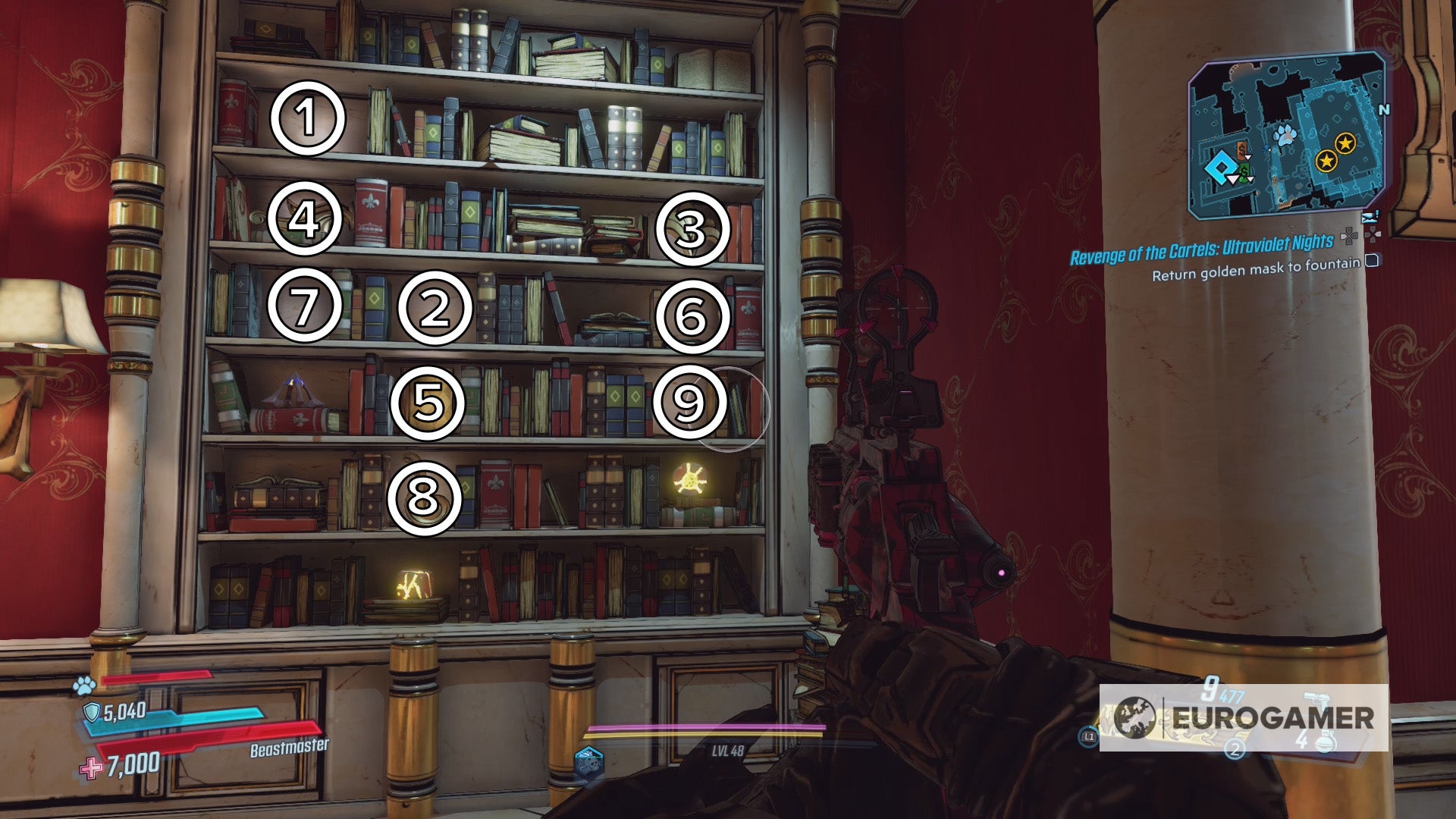Viewport: 1456px width, 819px height.
Task: Click the square button prompt beside the objective
Action: click(1373, 263)
